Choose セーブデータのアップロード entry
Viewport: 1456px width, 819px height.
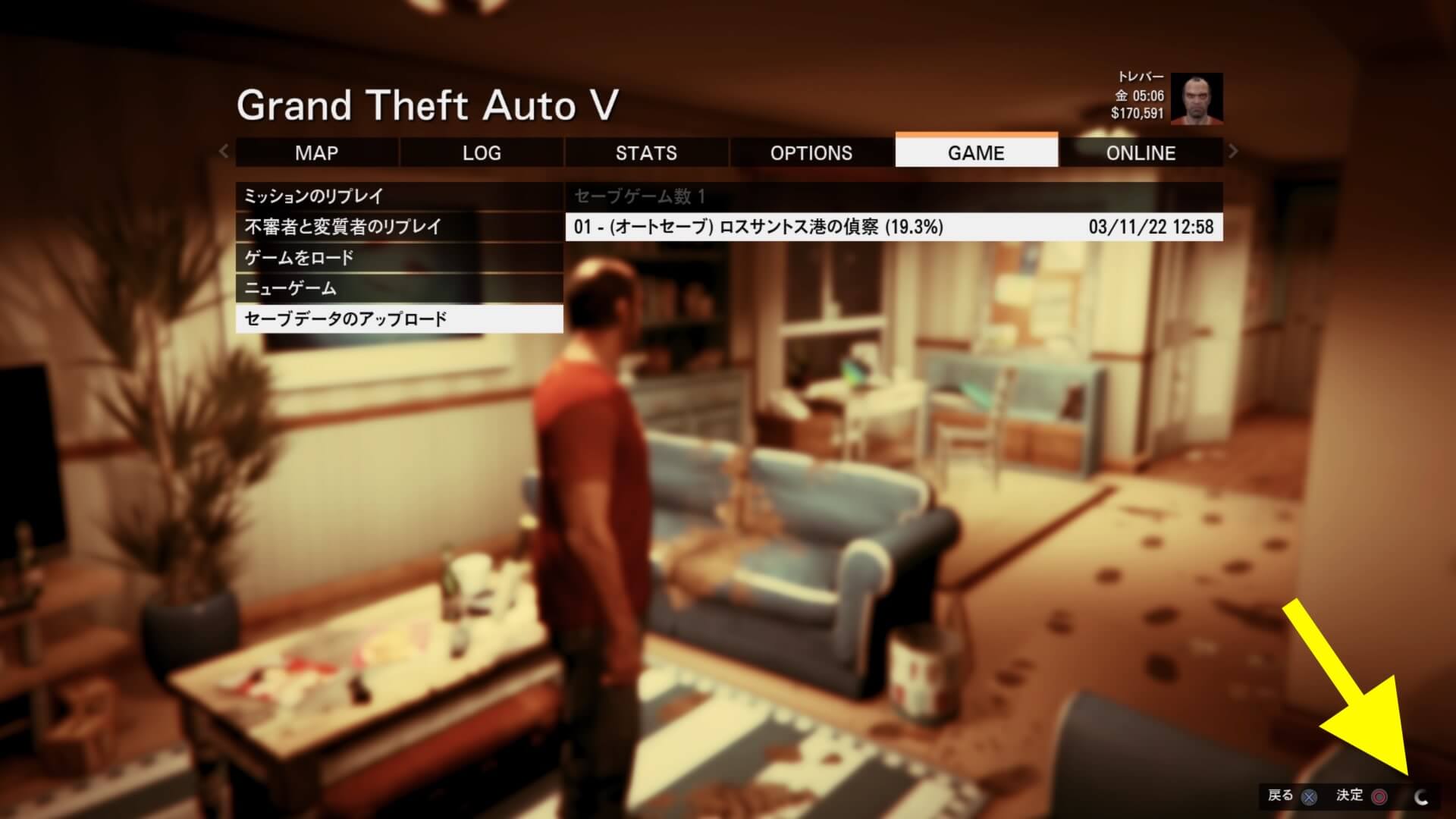coord(399,318)
